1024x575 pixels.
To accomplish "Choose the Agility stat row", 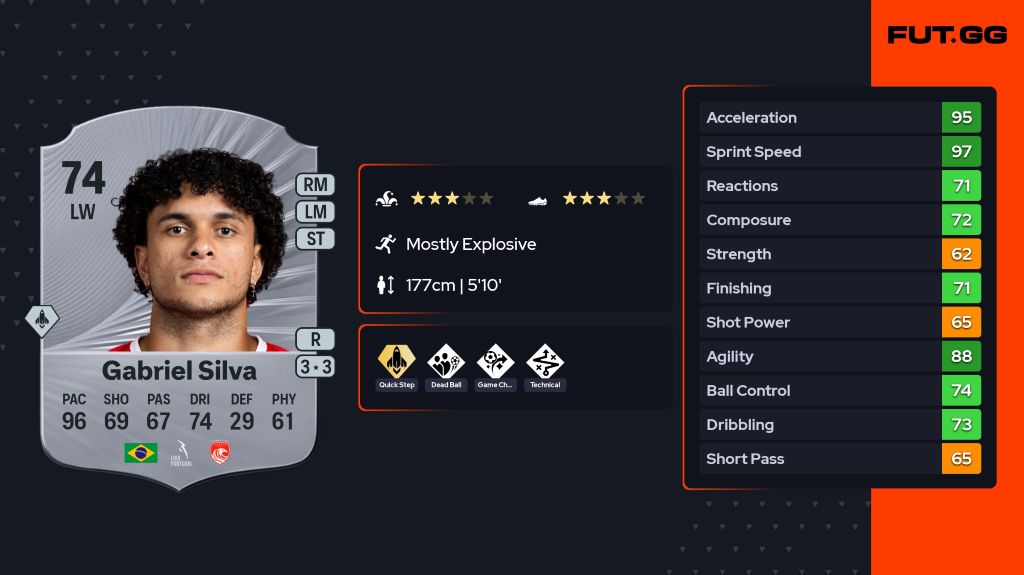I will tap(840, 357).
